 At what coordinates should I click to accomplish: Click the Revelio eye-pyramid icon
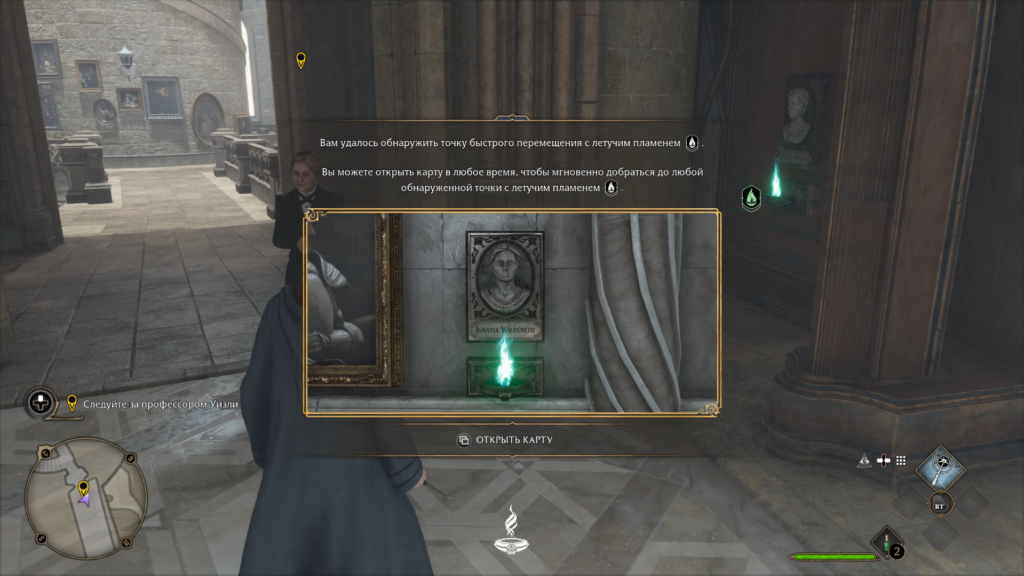864,461
